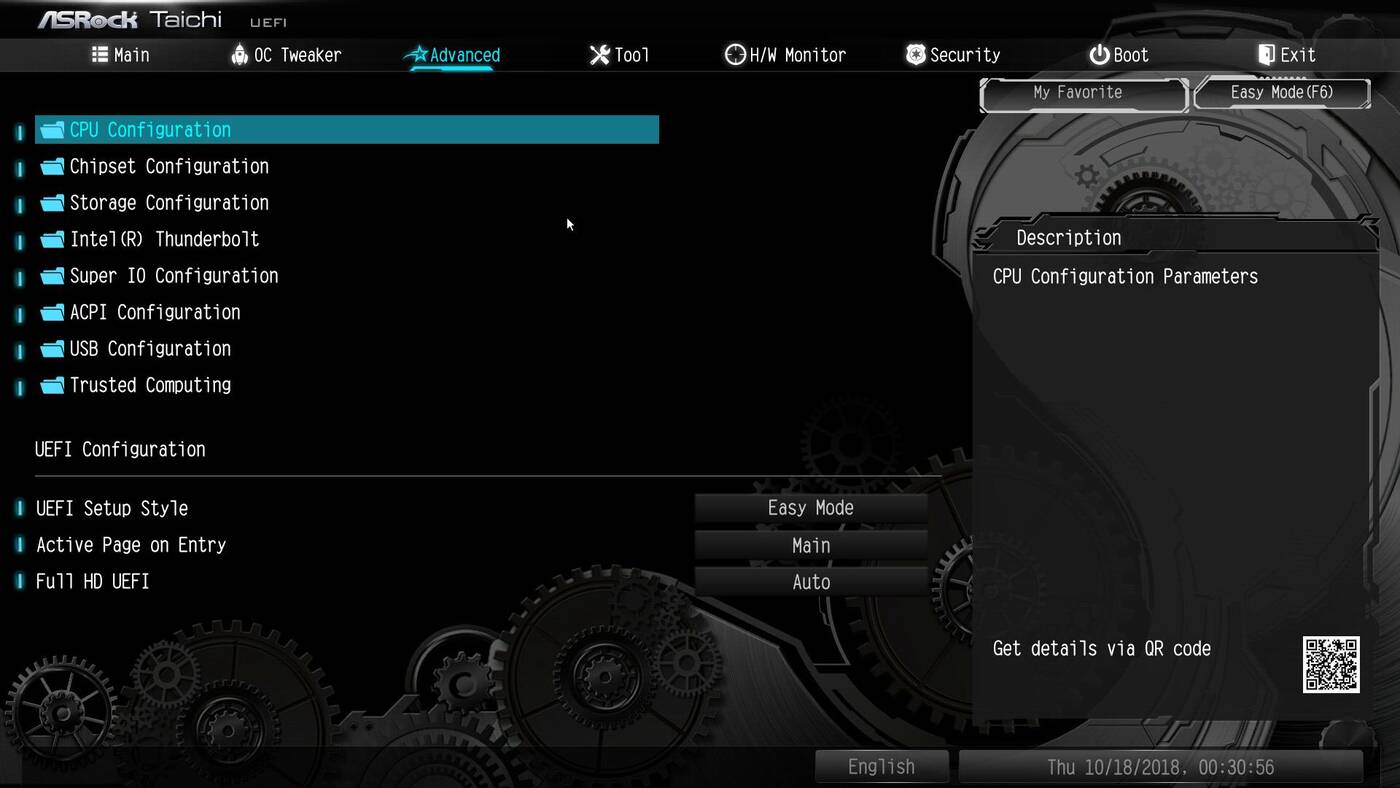Show the H/W Monitor tab
Image resolution: width=1400 pixels, height=788 pixels.
(x=785, y=55)
